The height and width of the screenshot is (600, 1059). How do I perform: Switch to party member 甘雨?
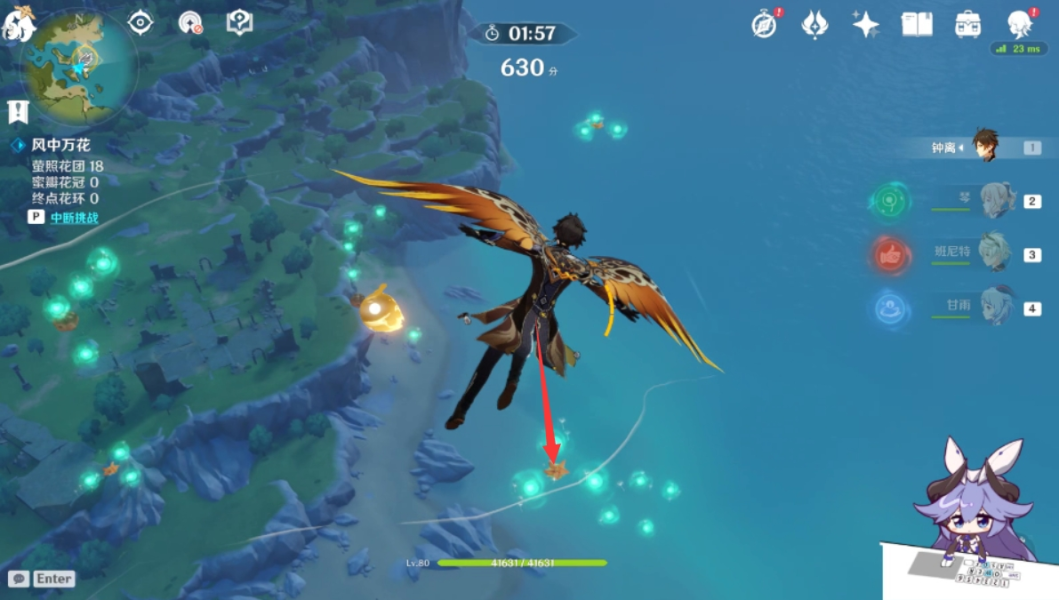[996, 308]
